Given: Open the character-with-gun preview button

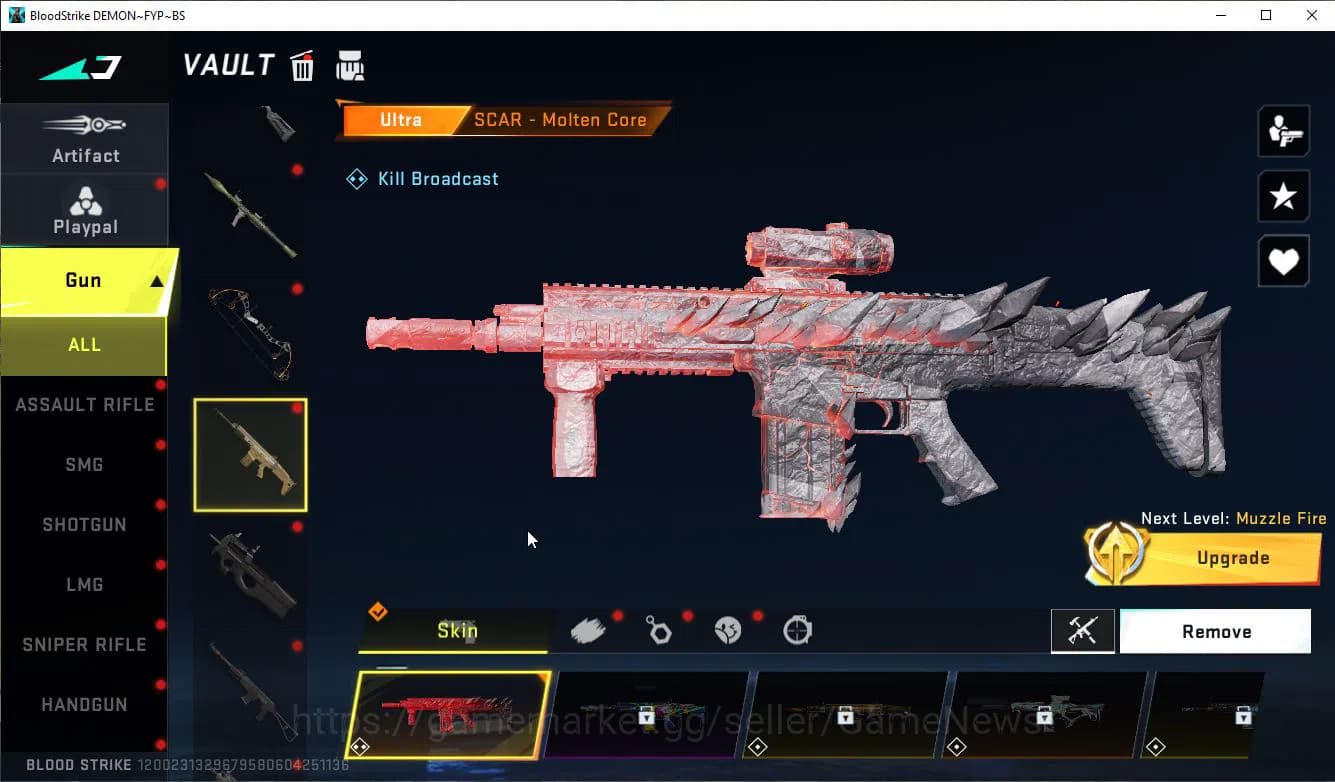Looking at the screenshot, I should 1283,131.
